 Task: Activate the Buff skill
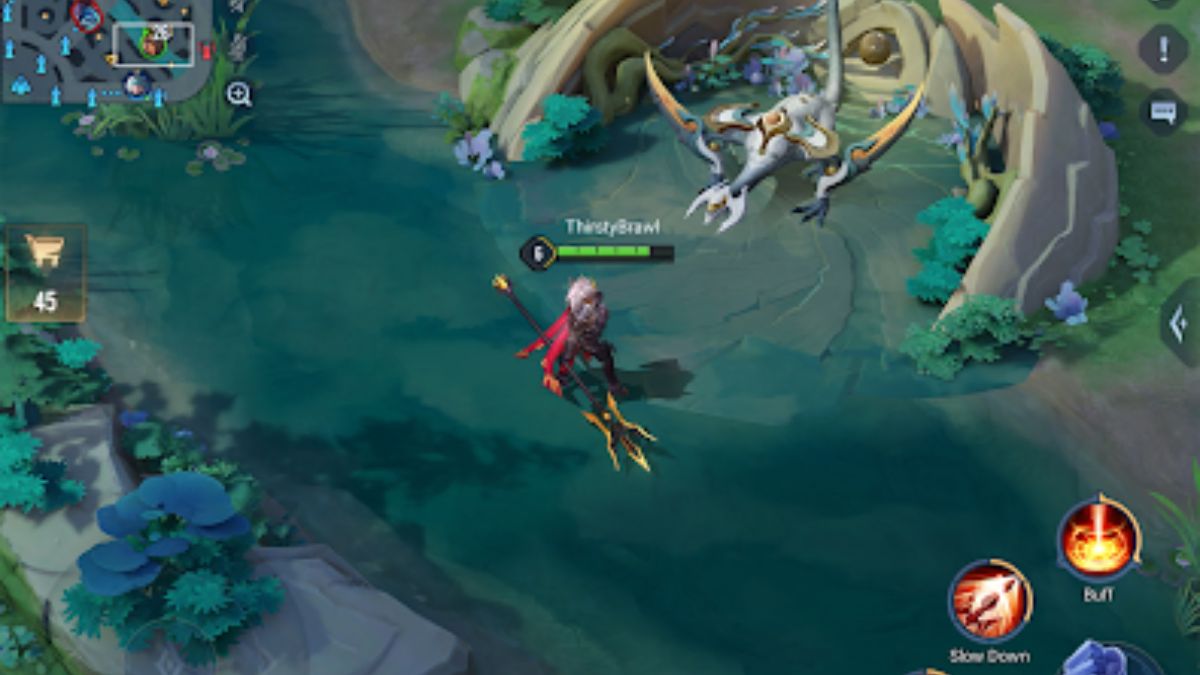coord(1098,541)
